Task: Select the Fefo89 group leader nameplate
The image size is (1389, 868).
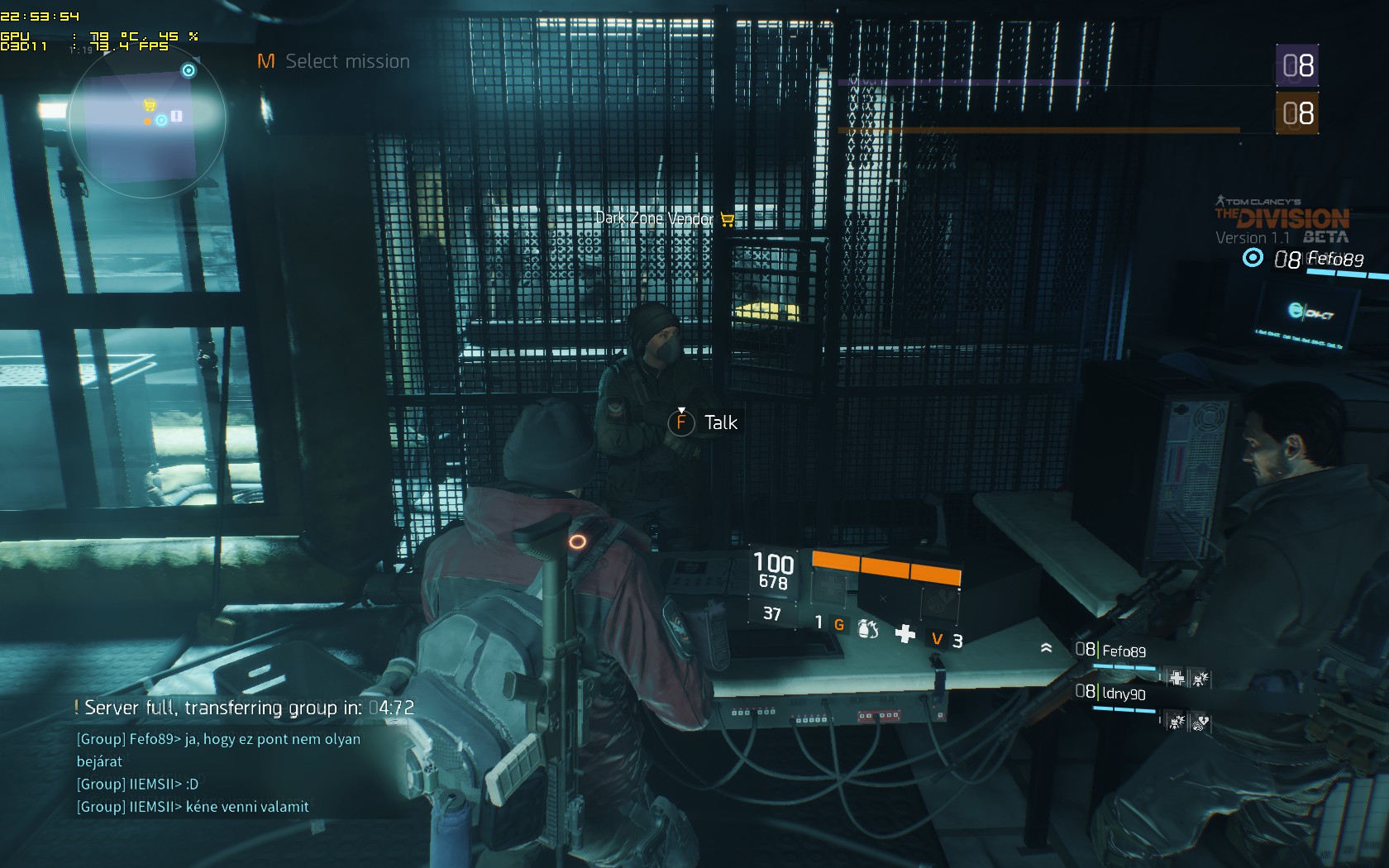Action: coord(1334,259)
